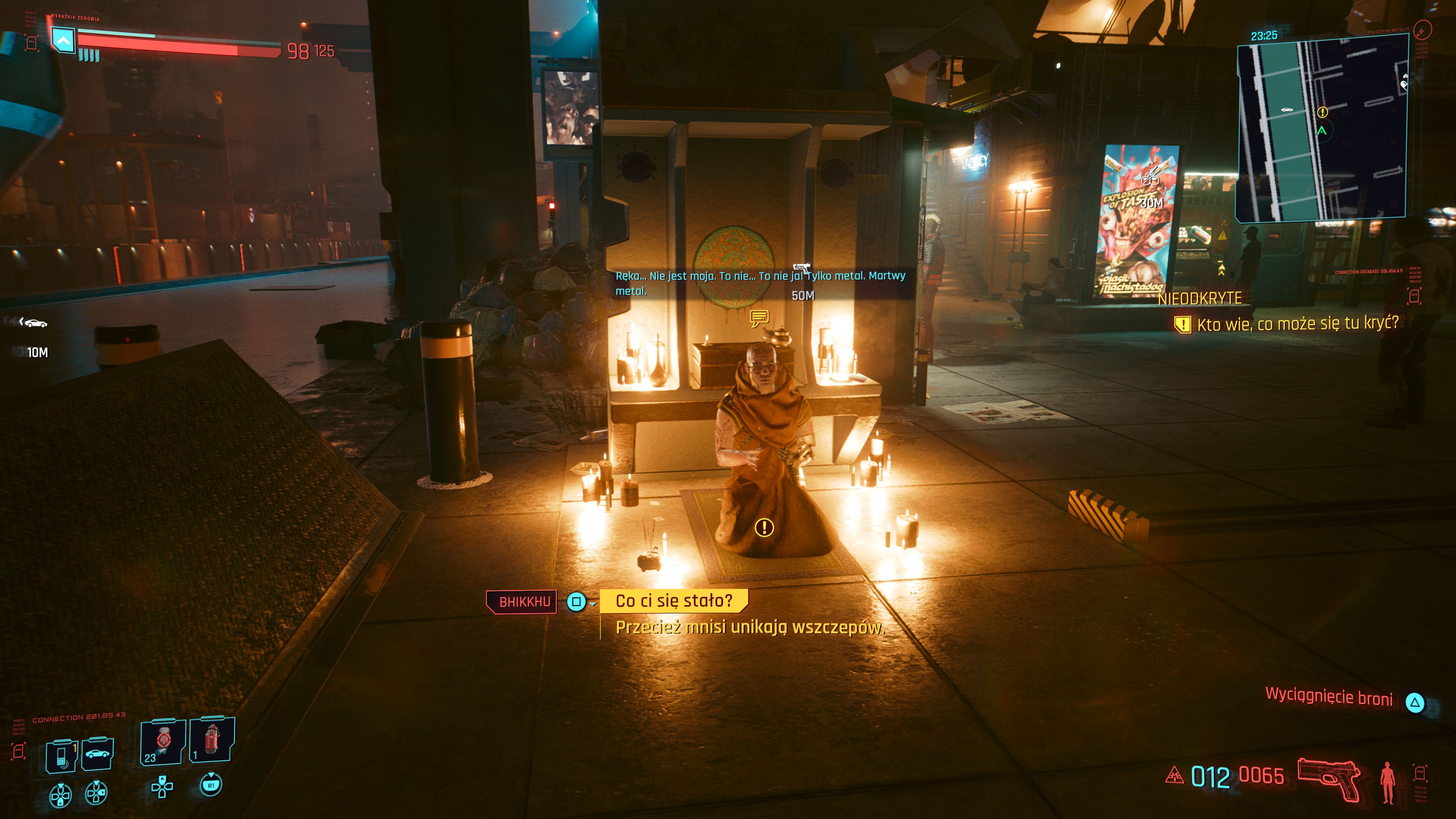Click the equipped pistol weapon icon
The image size is (1456, 819).
(x=1329, y=778)
